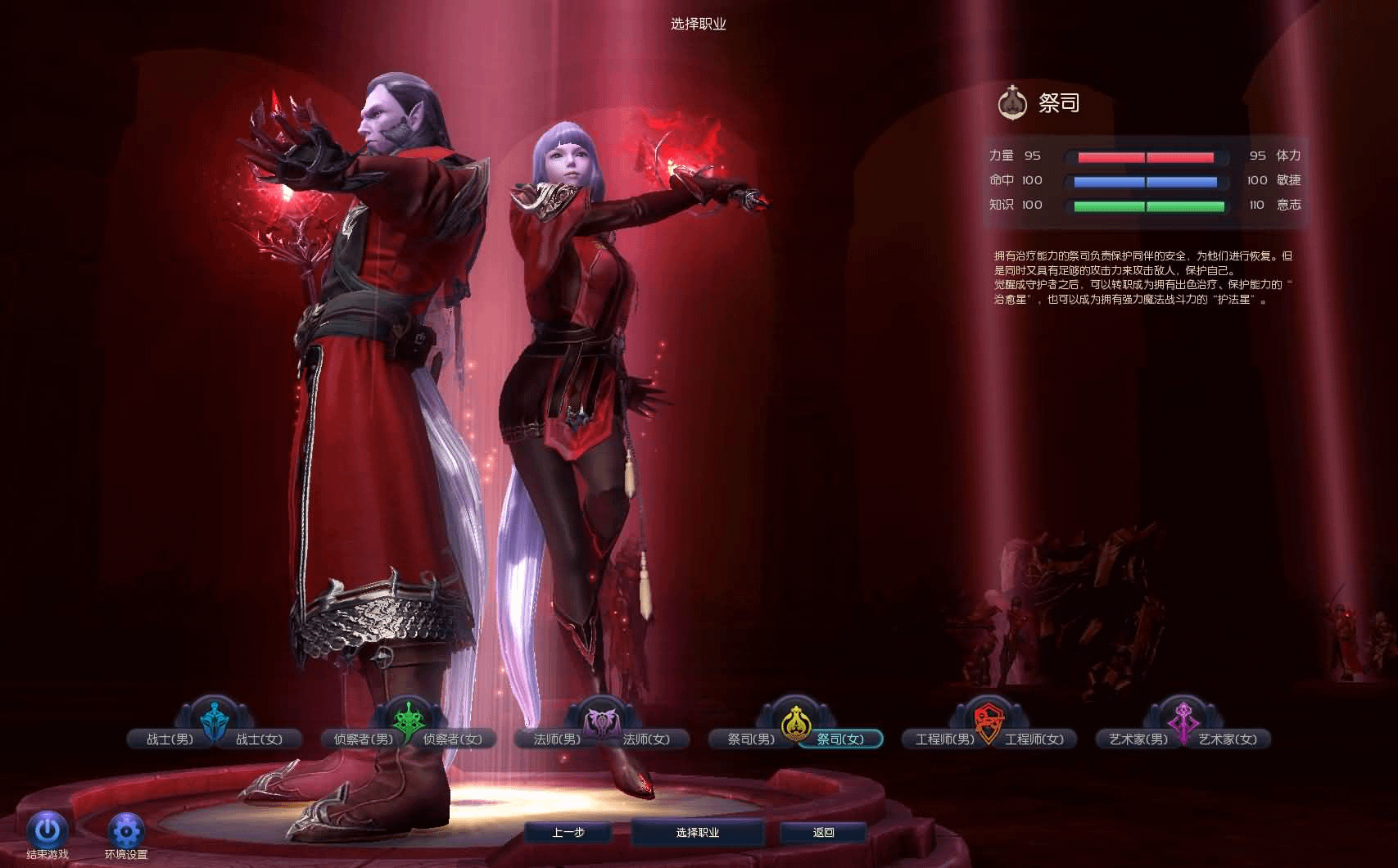
Task: Pick the 工程师(女) engineer class
Action: pos(1034,739)
